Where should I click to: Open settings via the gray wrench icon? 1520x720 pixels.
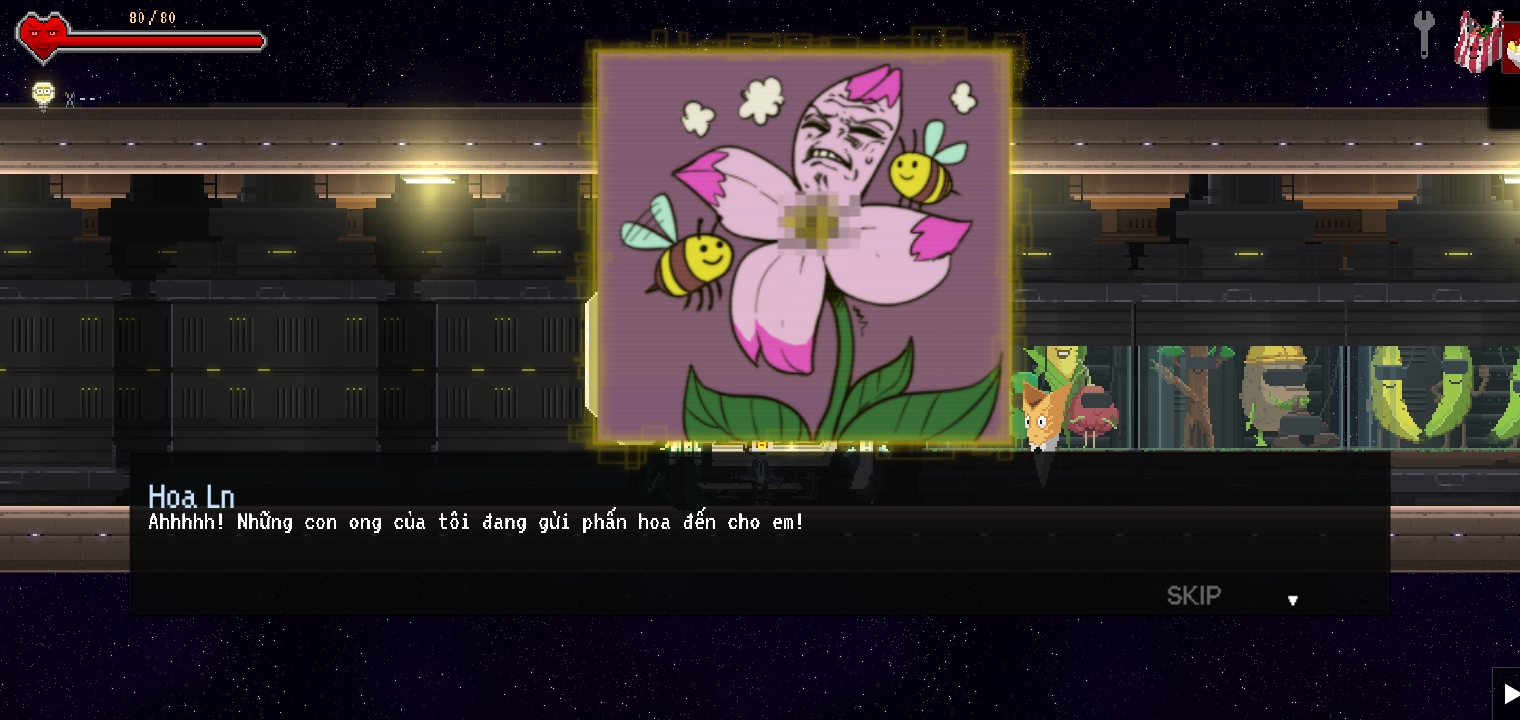[1424, 34]
